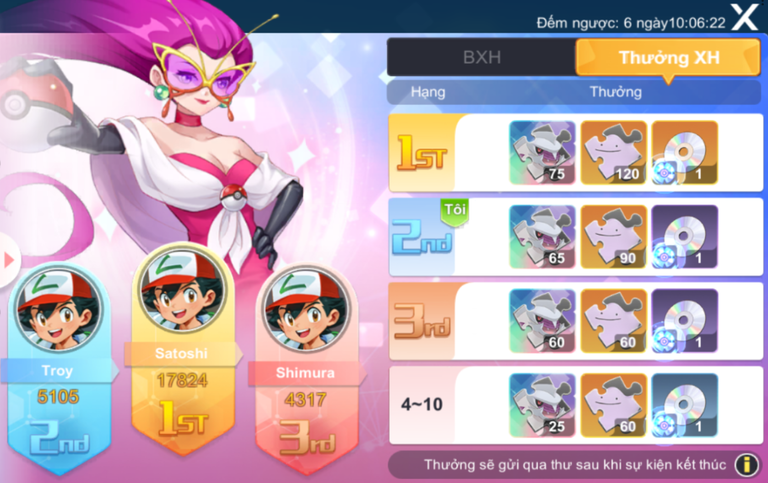Switch to the BXH leaderboard tab
This screenshot has height=483, width=768.
[481, 57]
